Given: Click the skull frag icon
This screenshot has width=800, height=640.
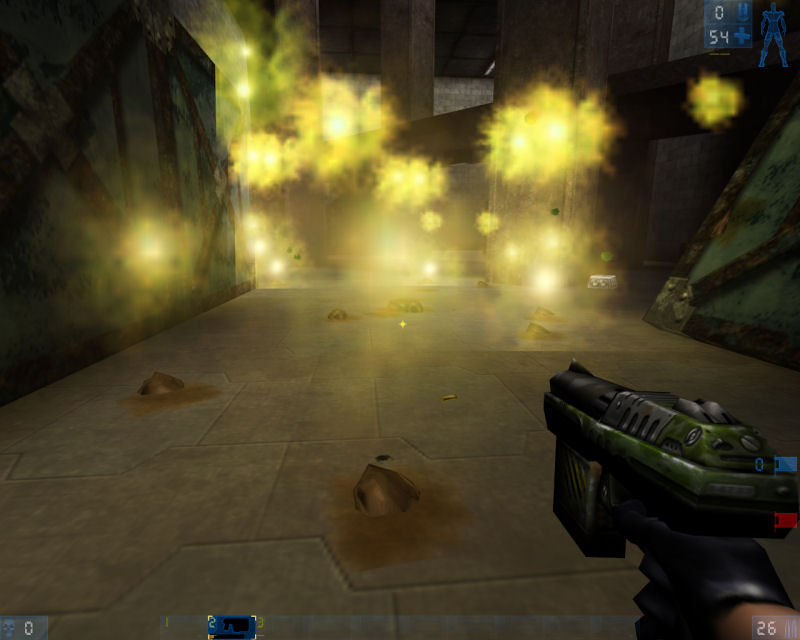Looking at the screenshot, I should (9, 628).
